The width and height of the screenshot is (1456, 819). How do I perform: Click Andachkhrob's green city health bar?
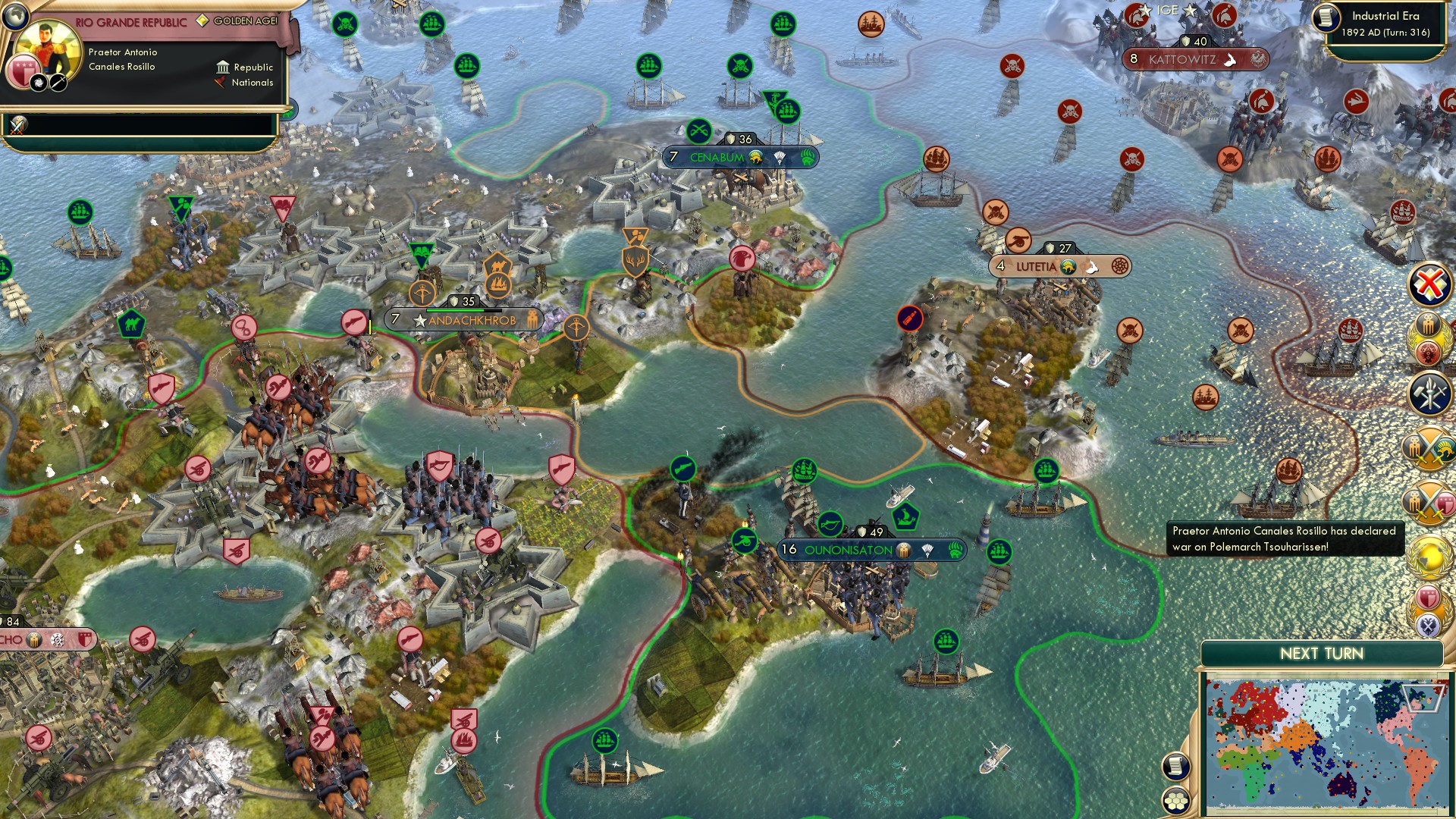tap(466, 309)
